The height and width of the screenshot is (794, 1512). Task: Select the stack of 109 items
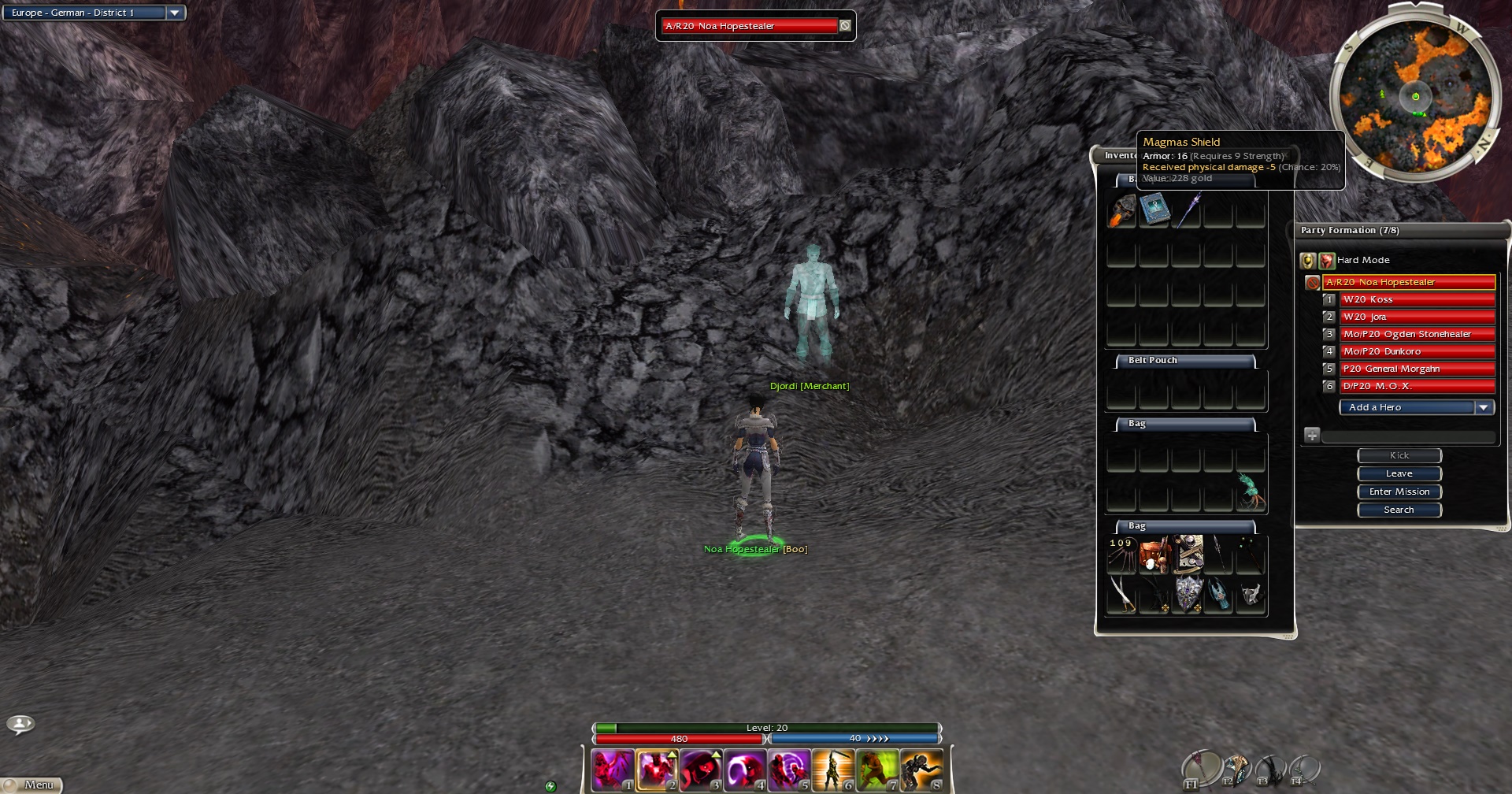point(1121,555)
